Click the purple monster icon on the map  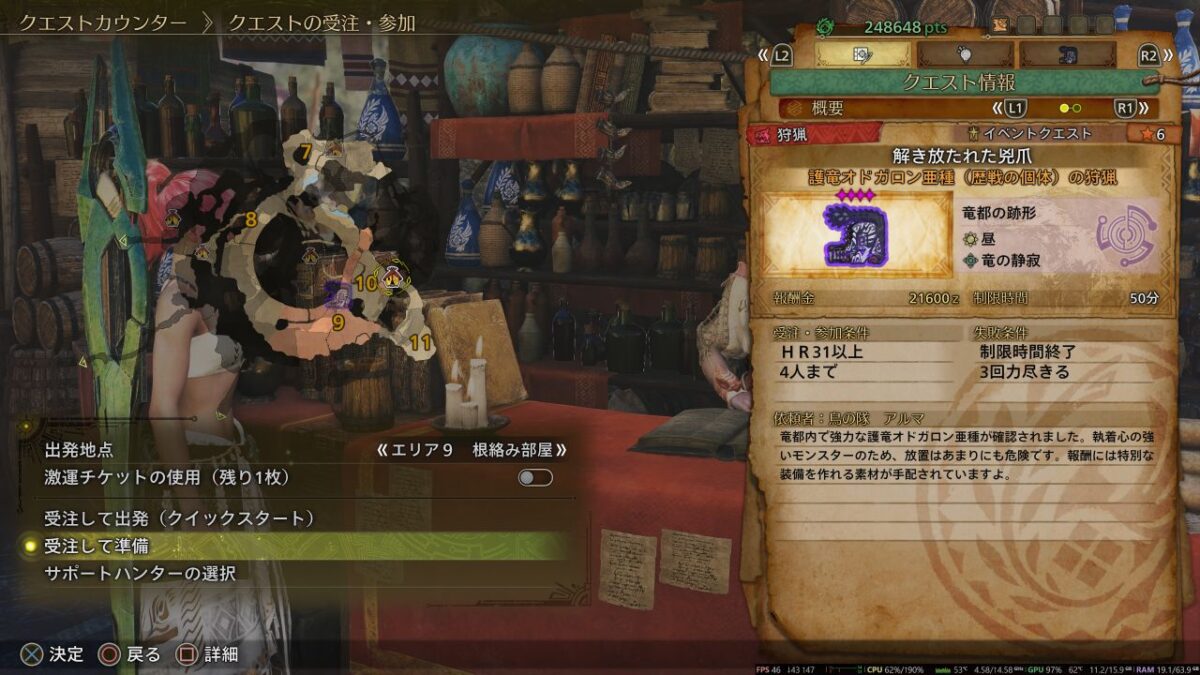[338, 293]
